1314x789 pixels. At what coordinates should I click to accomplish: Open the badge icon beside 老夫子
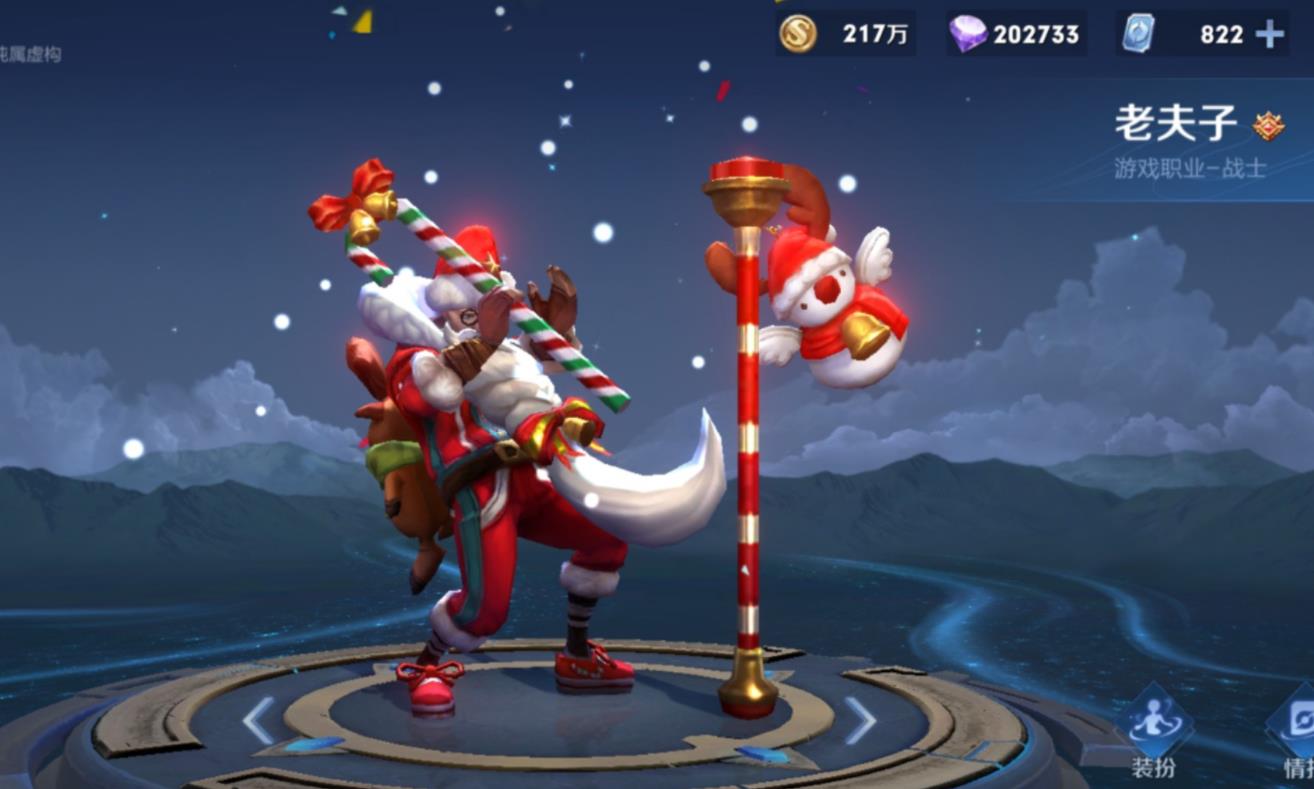[x=1268, y=126]
